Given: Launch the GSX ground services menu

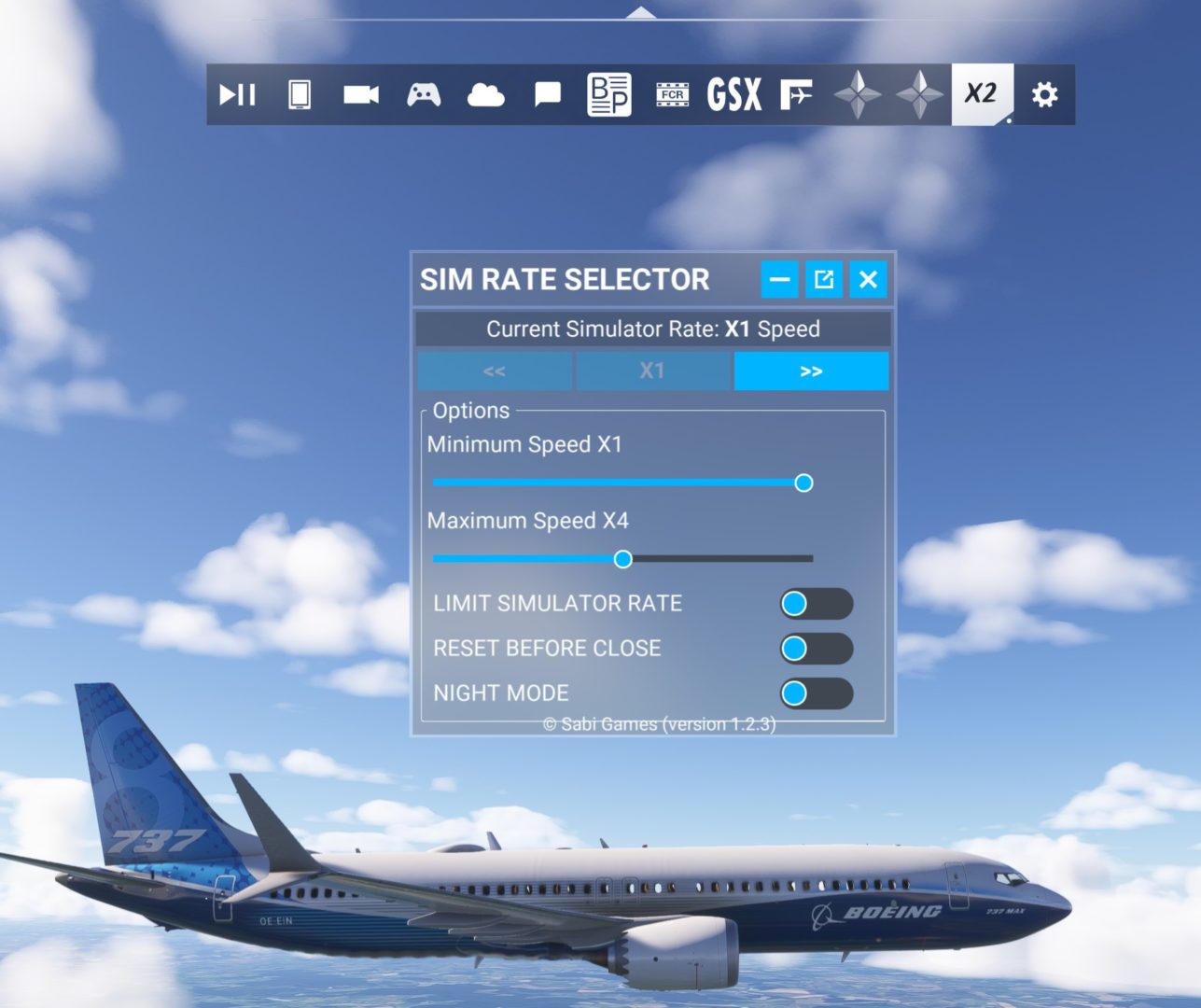Looking at the screenshot, I should tap(733, 93).
